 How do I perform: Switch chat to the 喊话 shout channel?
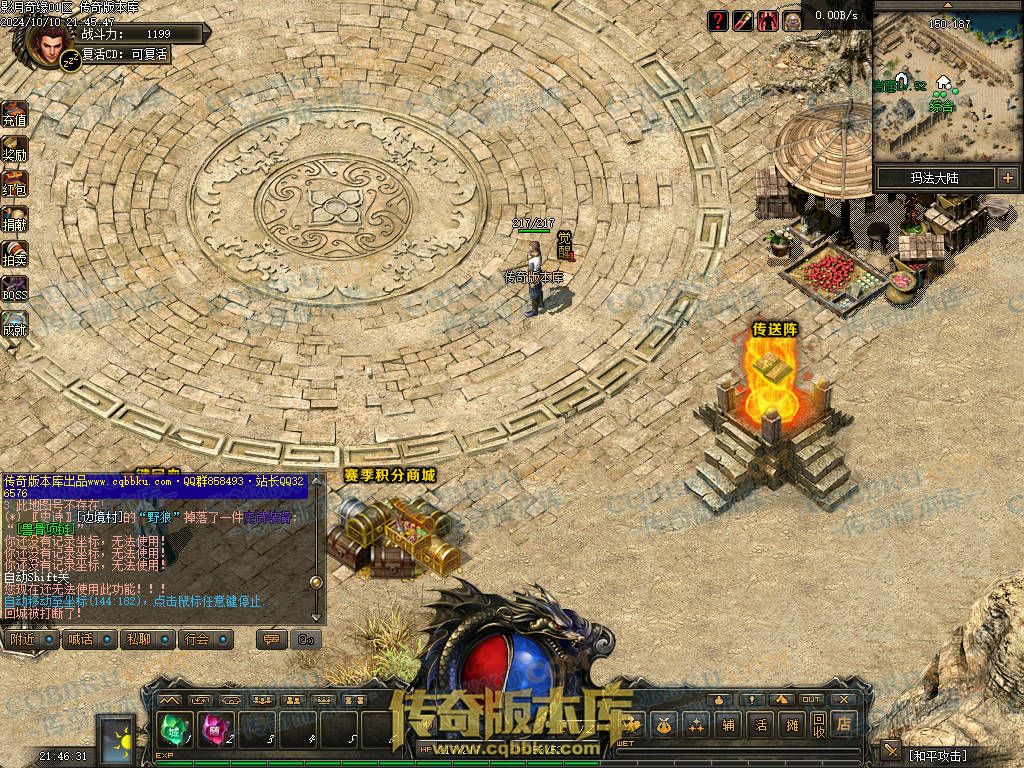pos(90,639)
